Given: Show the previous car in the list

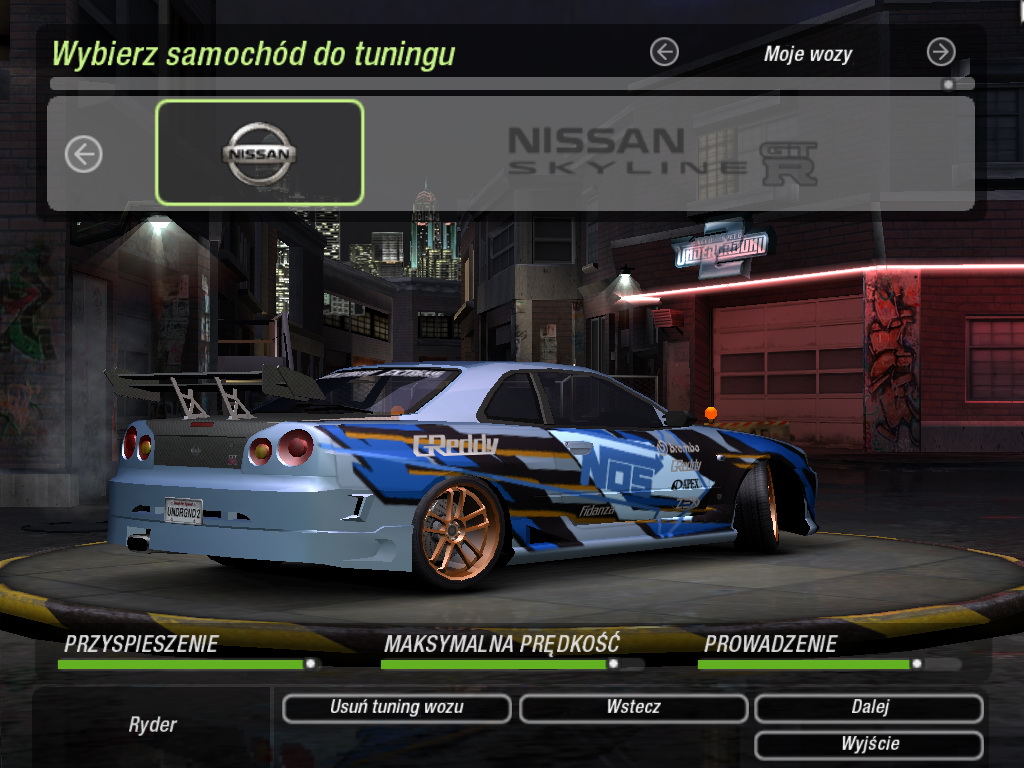Looking at the screenshot, I should 84,154.
